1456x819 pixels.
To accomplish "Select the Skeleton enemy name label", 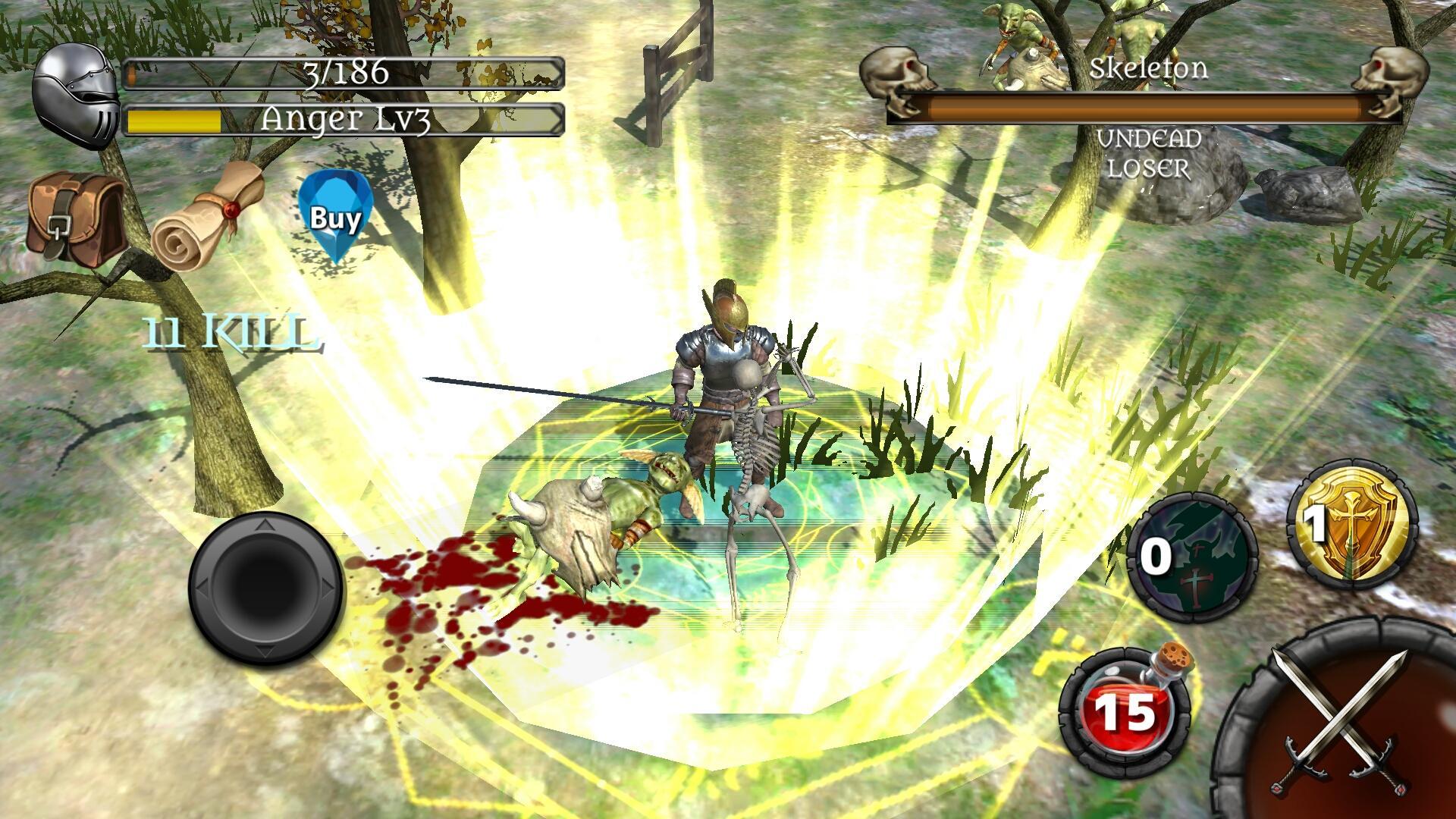I will click(1149, 68).
